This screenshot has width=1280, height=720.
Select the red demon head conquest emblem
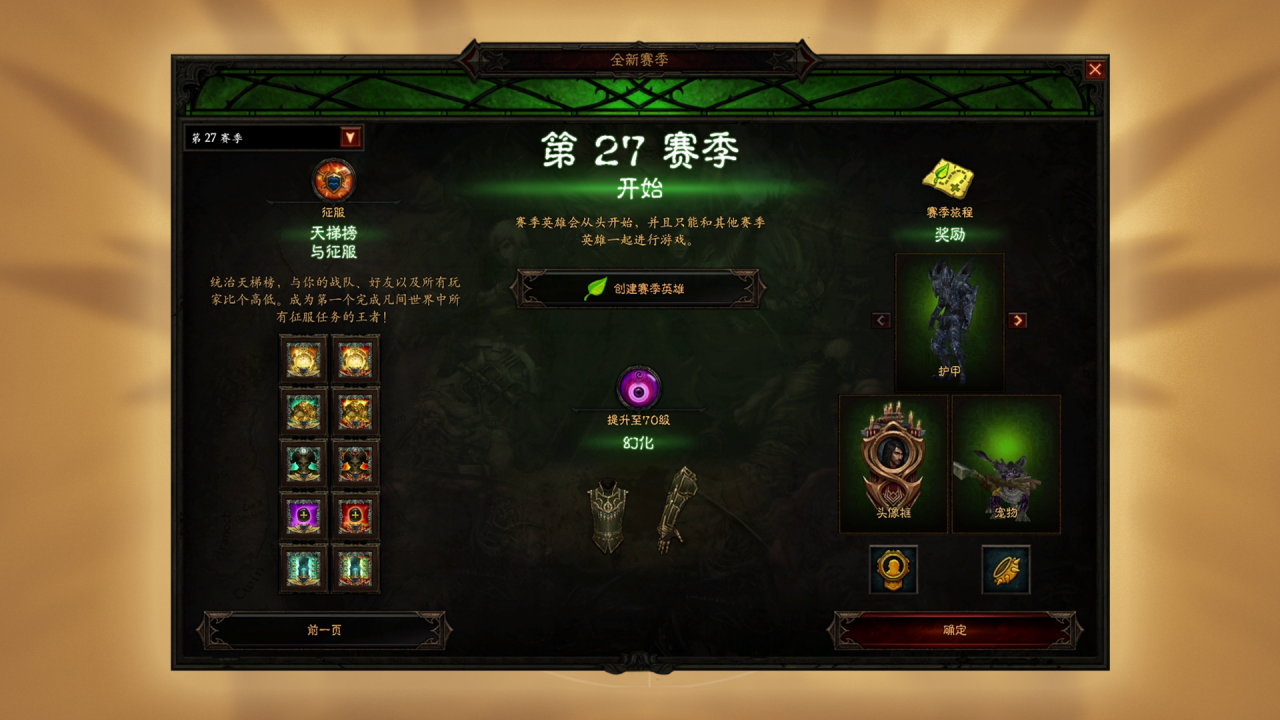(x=357, y=464)
